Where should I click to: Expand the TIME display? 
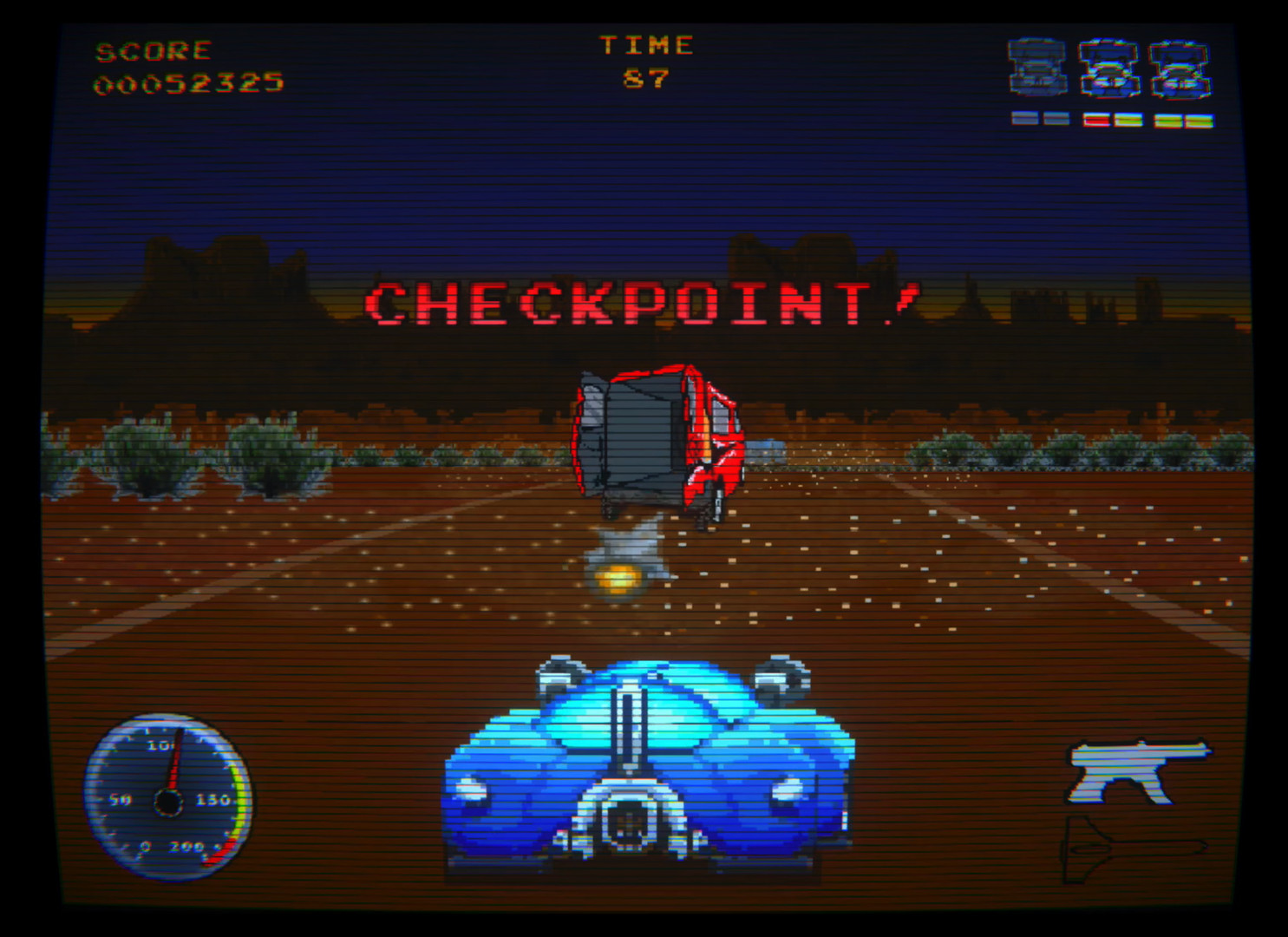(x=646, y=61)
